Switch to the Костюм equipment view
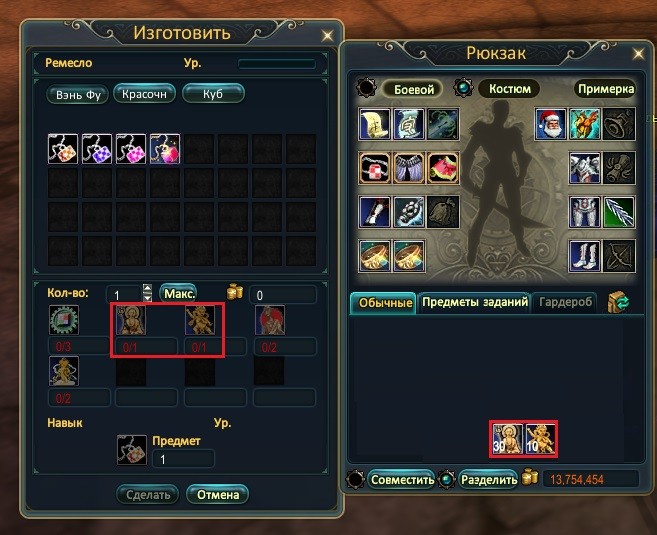 pos(509,89)
